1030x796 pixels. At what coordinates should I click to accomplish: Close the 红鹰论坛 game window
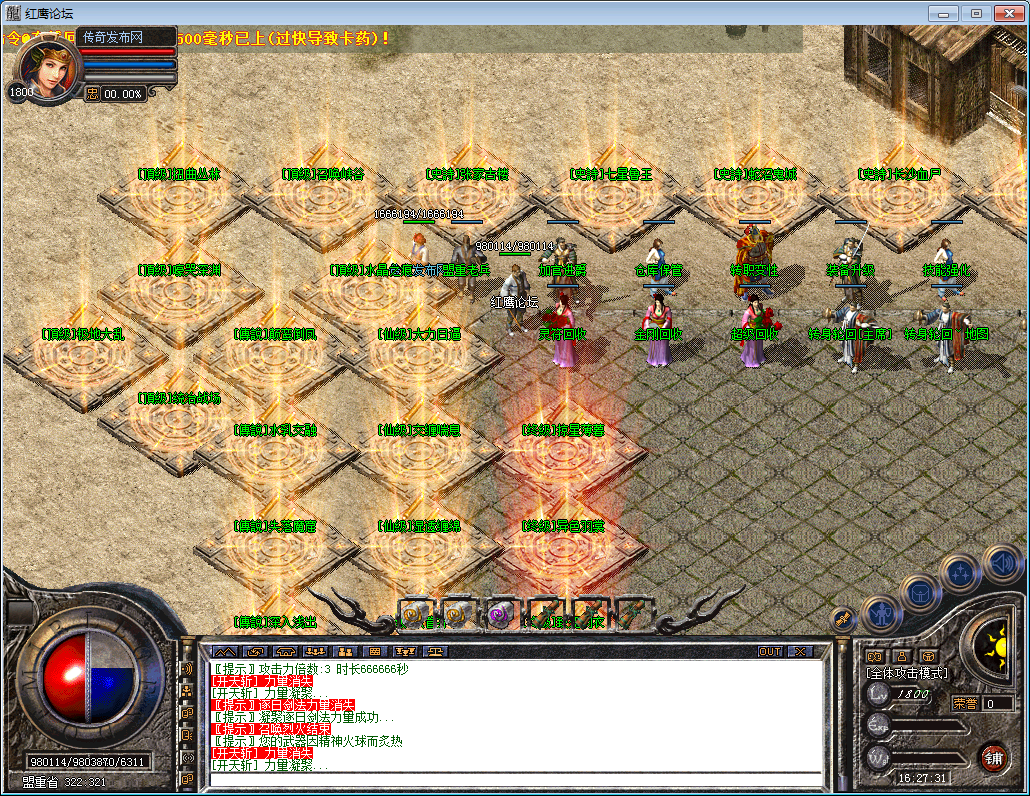[x=1006, y=13]
